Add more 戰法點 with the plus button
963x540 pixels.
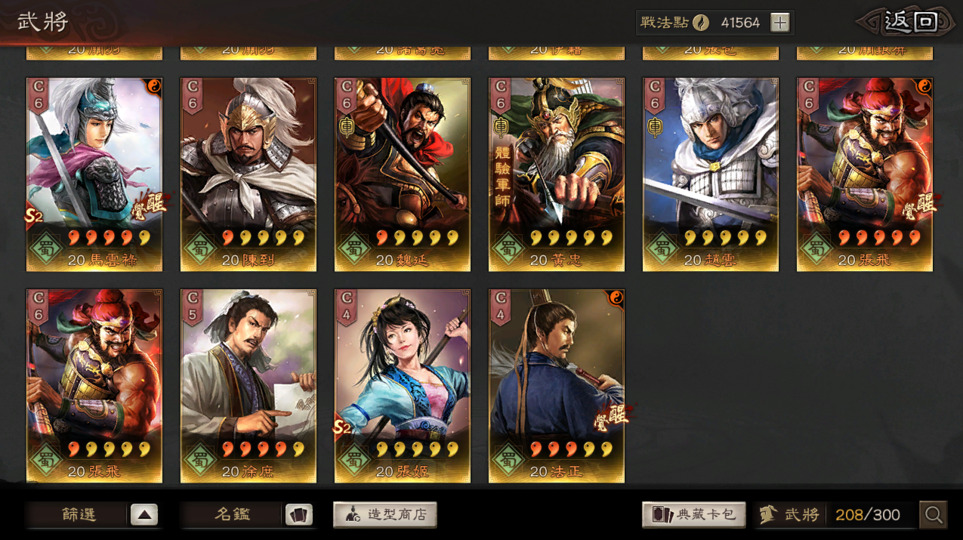pos(780,22)
